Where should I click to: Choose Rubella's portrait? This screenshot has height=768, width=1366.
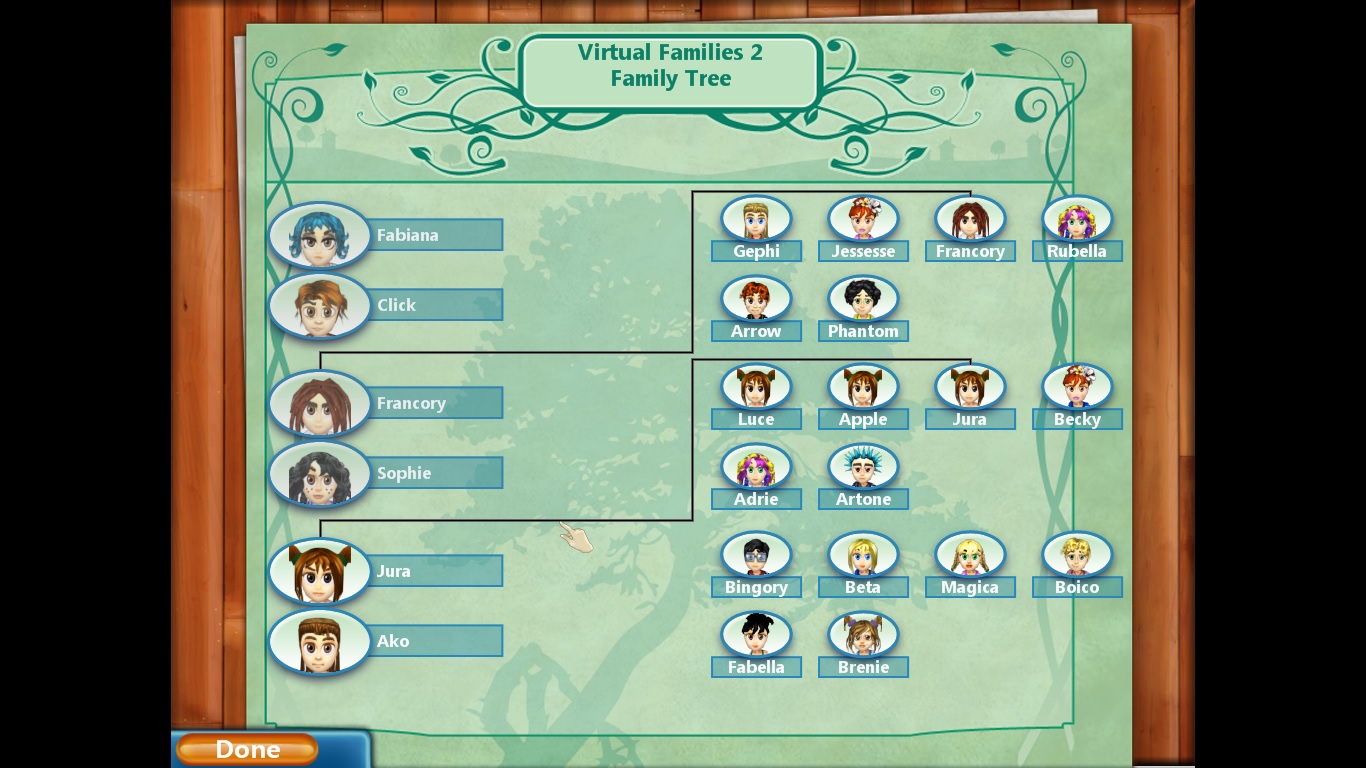(x=1077, y=219)
